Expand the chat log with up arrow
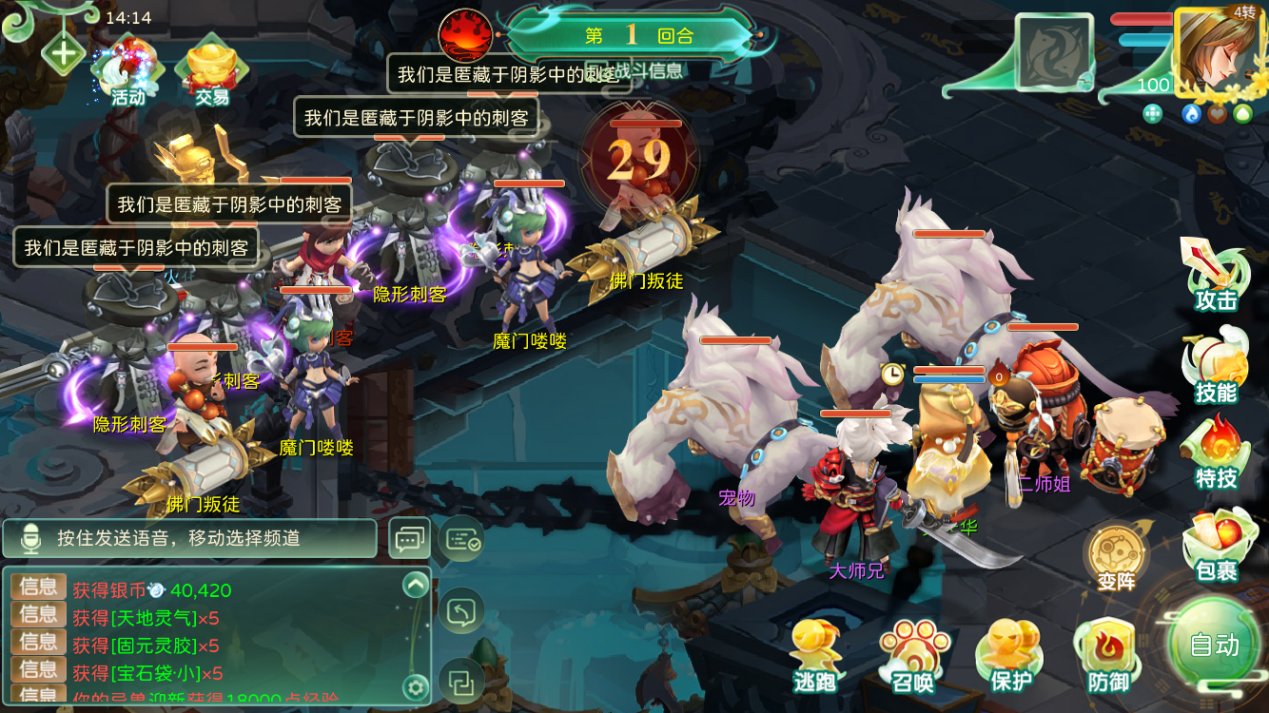The width and height of the screenshot is (1269, 713). pos(416,584)
